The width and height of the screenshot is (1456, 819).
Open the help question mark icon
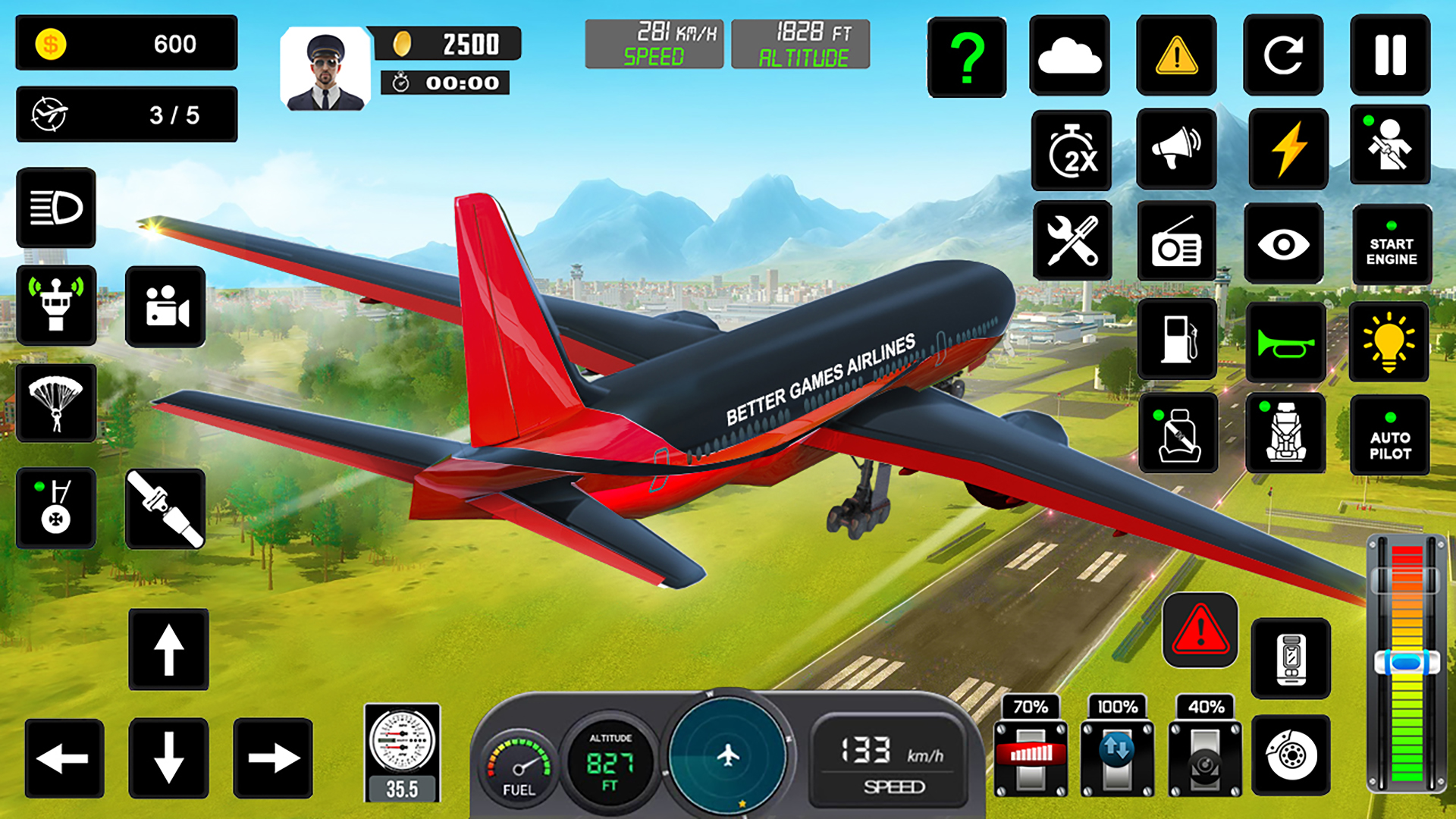(965, 58)
